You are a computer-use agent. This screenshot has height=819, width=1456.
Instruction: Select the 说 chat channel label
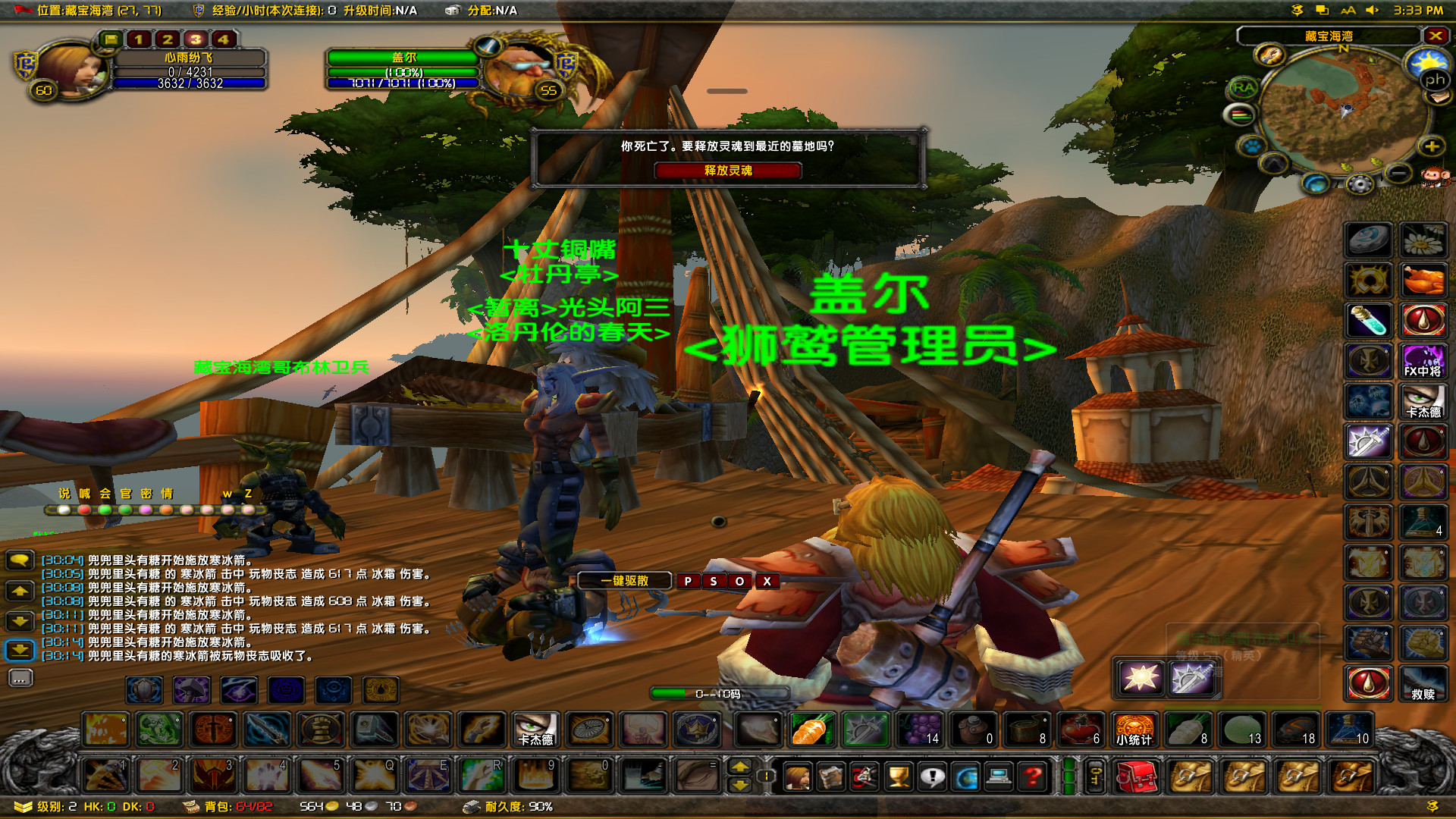tap(64, 493)
